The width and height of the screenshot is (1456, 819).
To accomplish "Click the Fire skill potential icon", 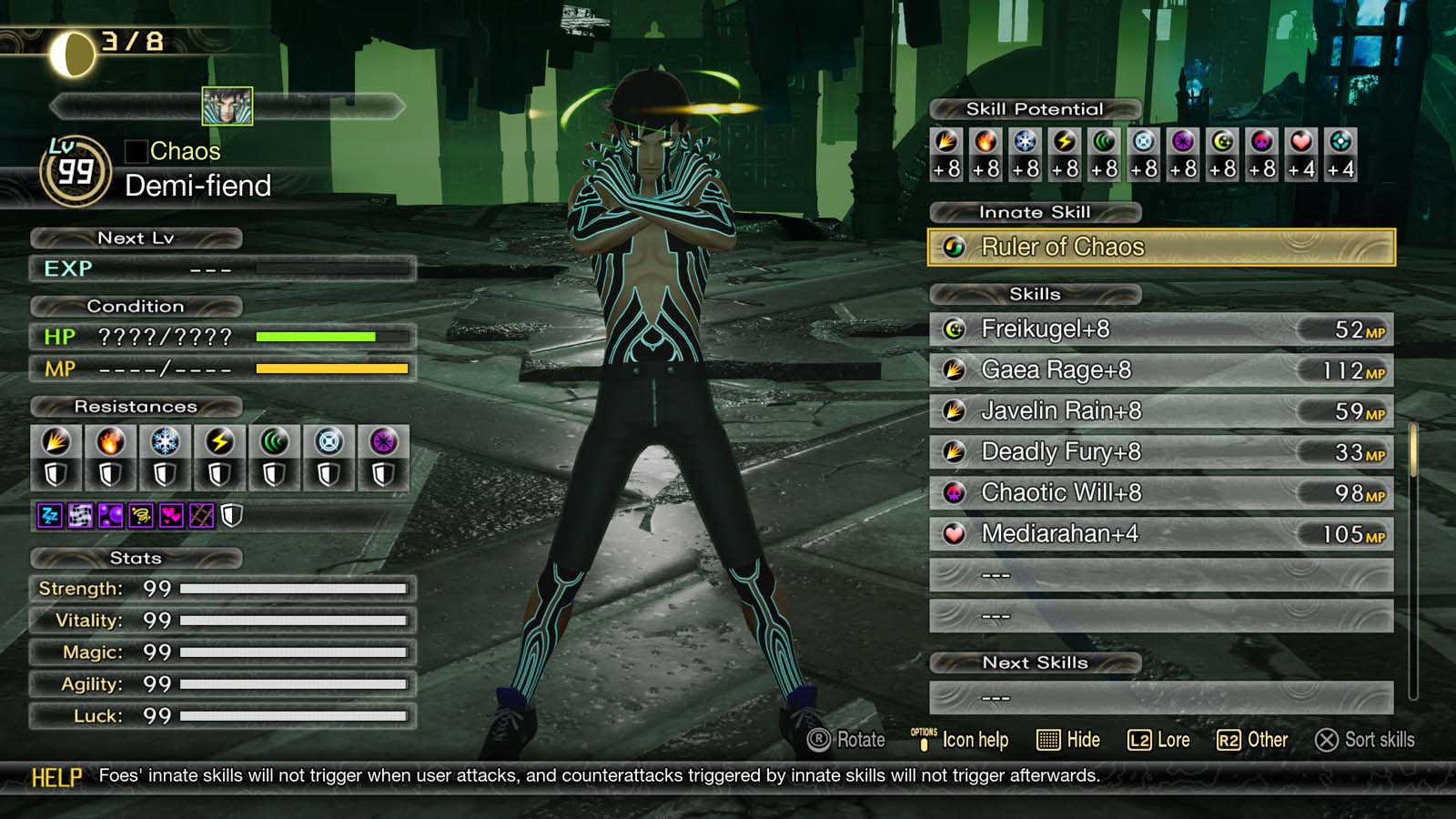I will click(x=986, y=143).
